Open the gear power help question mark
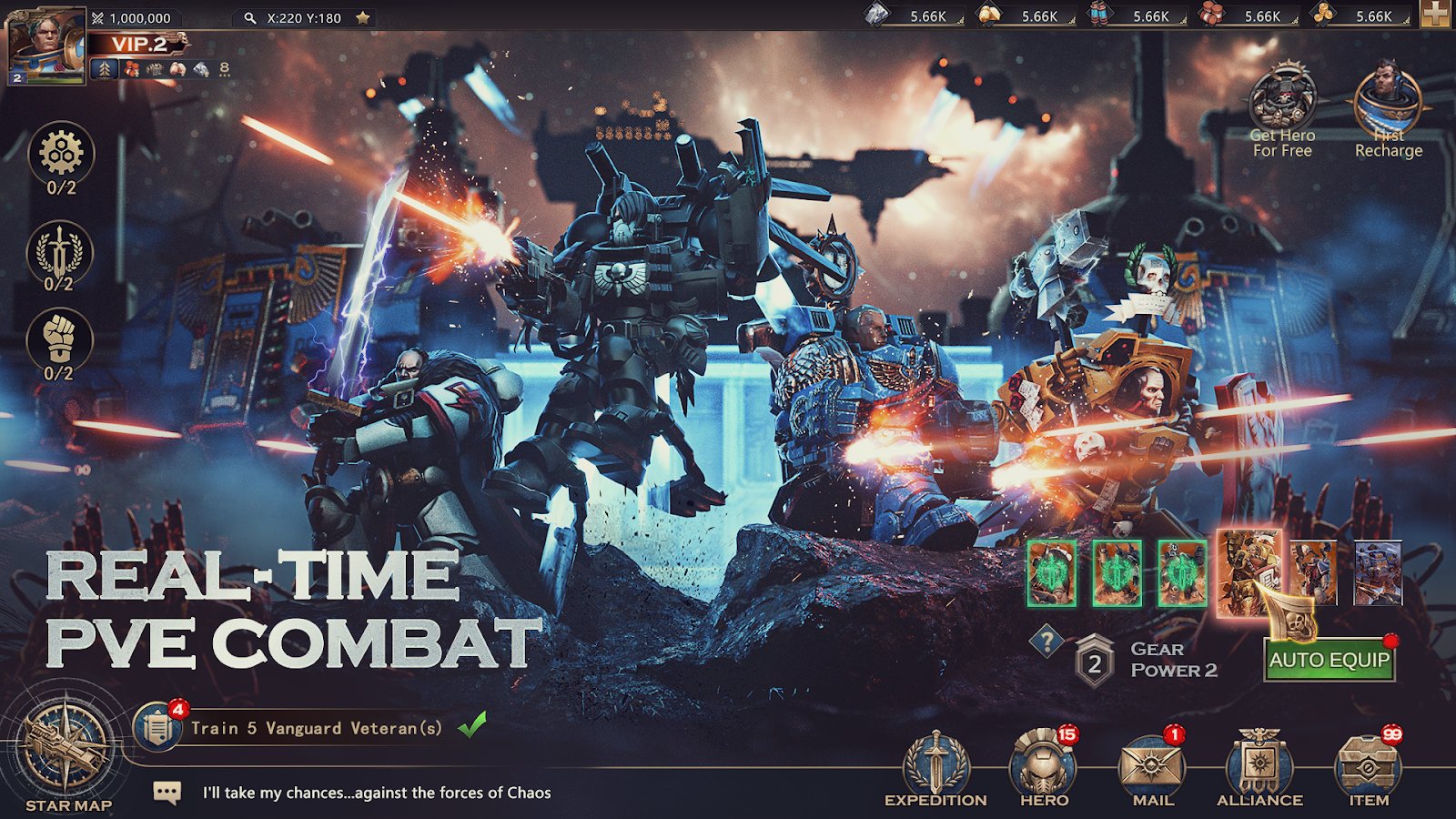 point(1048,639)
